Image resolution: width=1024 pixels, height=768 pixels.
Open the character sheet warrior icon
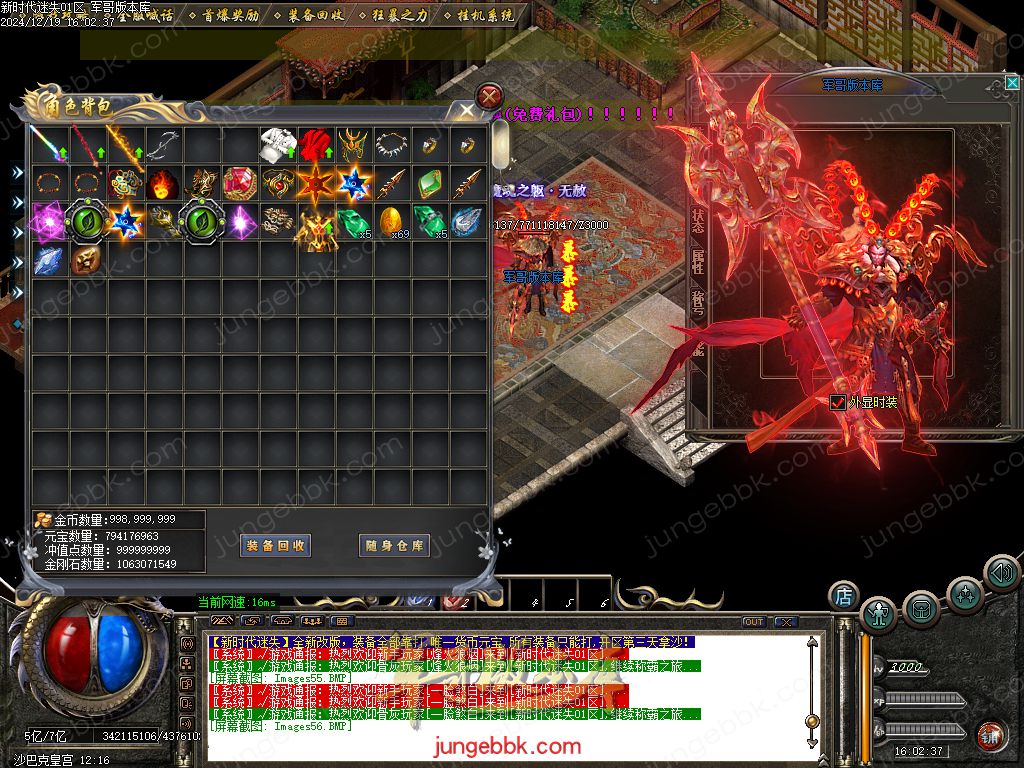click(879, 614)
